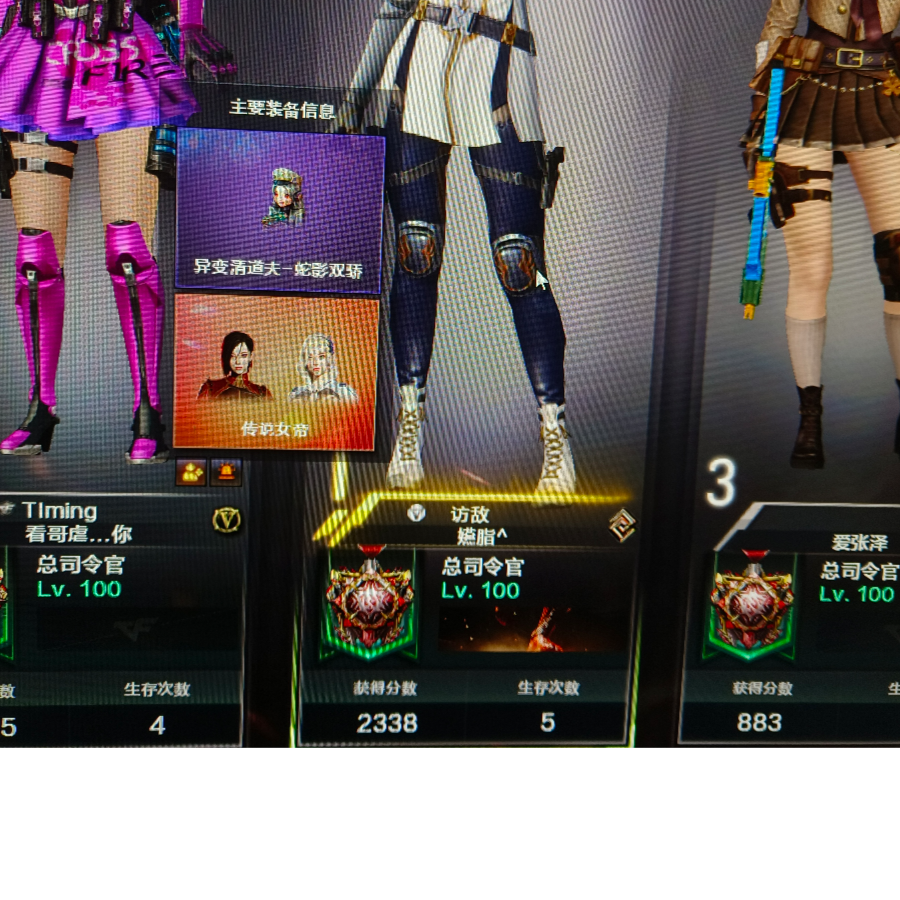Click the add-friend icon under the equipment panel
This screenshot has height=900, width=900.
click(190, 472)
